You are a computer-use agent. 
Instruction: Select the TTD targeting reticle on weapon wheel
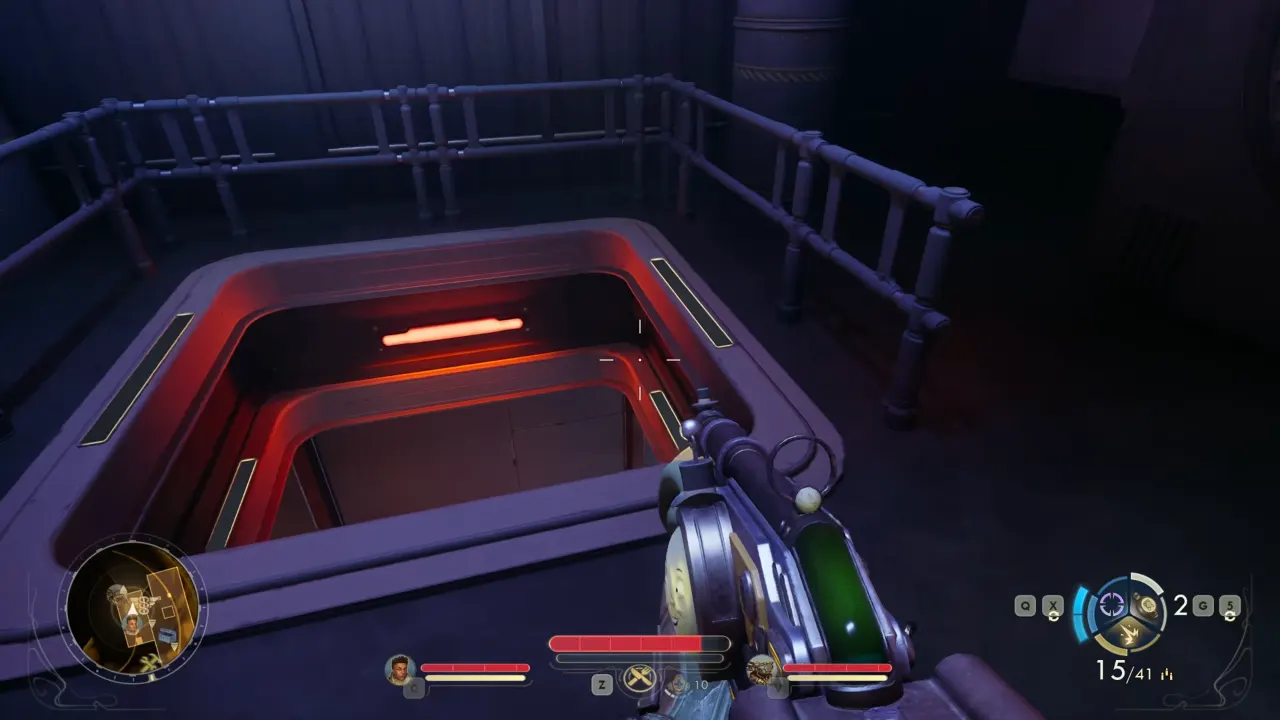click(1112, 605)
